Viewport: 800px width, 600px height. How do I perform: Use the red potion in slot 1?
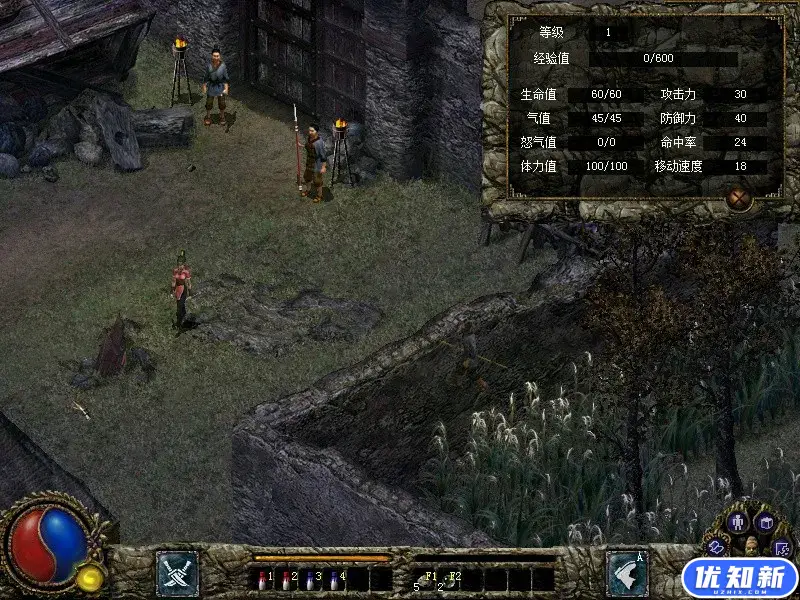(262, 578)
